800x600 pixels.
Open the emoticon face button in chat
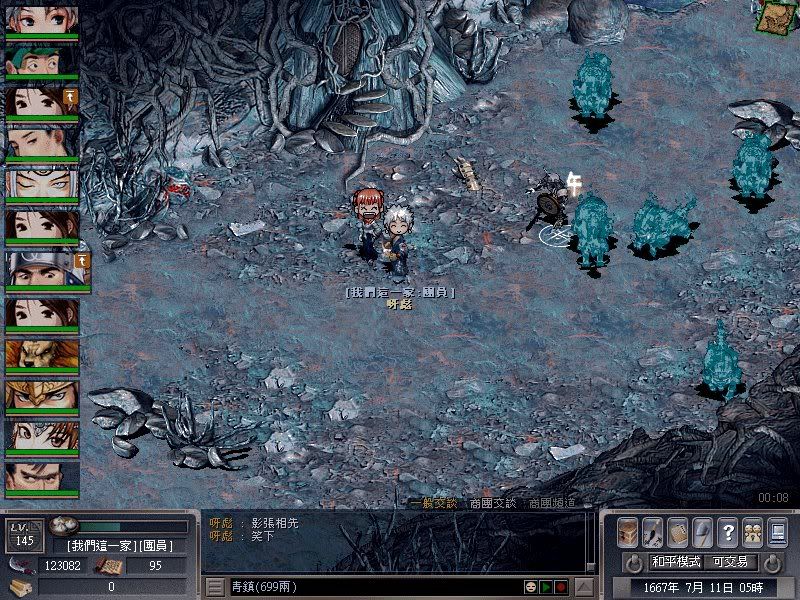(531, 587)
